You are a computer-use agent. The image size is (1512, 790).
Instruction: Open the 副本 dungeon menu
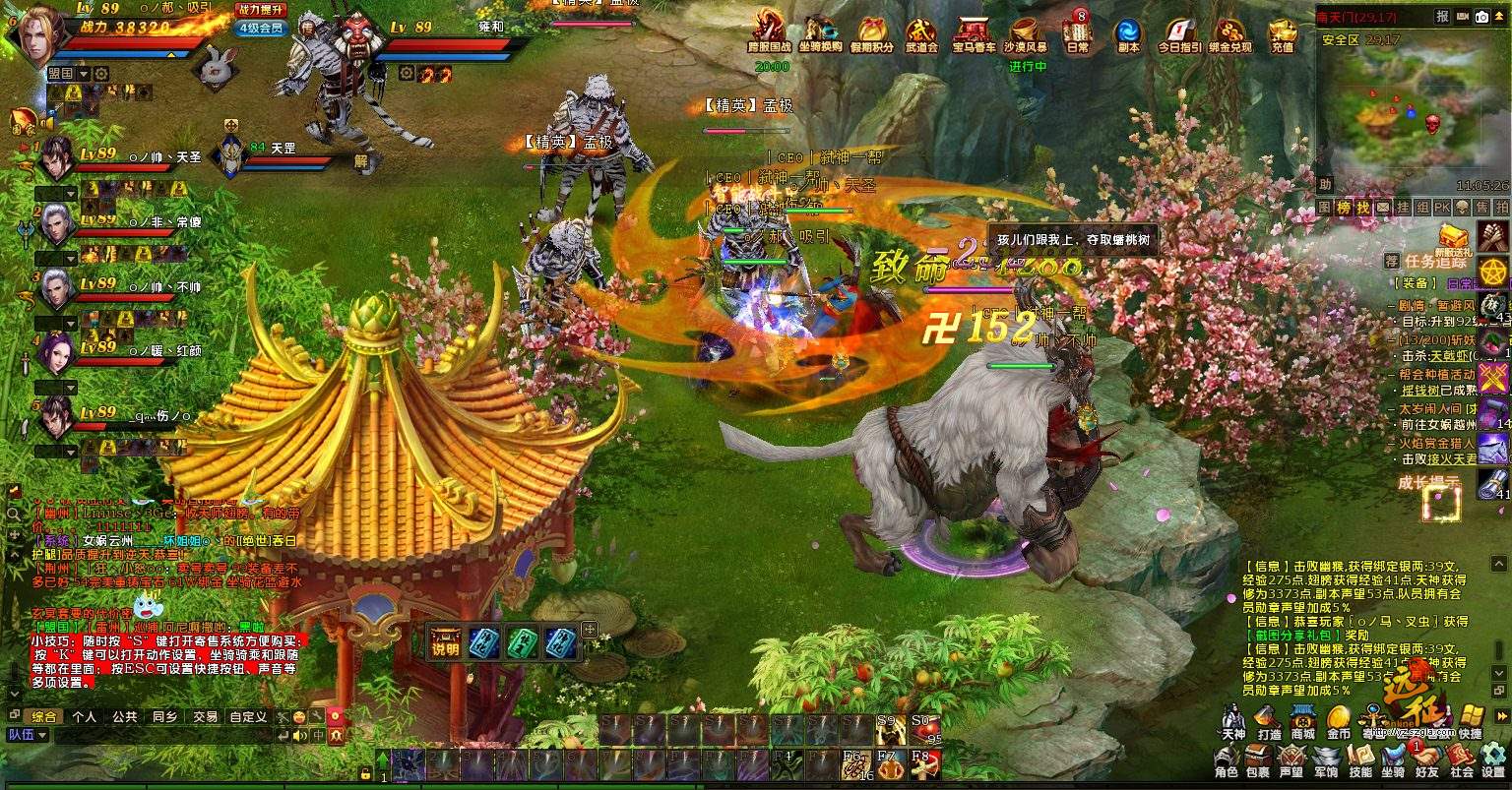pyautogui.click(x=1128, y=33)
